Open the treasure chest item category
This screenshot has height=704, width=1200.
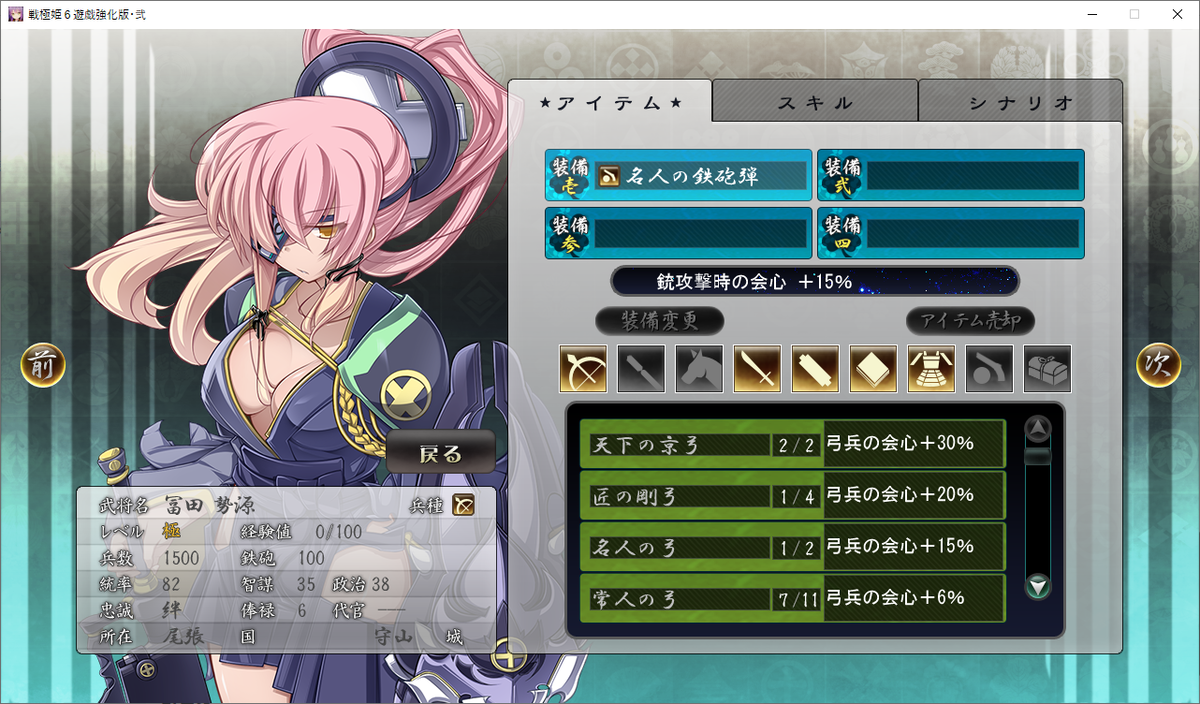1047,369
